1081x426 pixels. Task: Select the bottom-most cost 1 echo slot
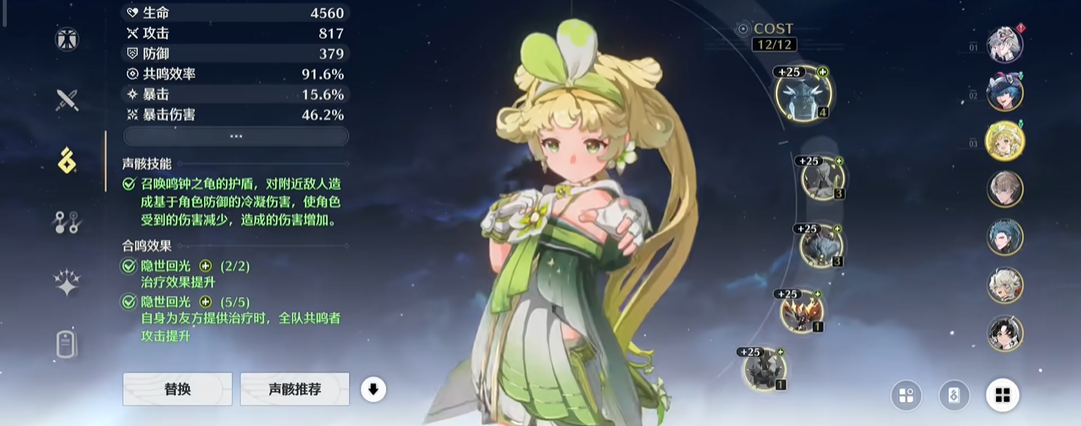[764, 368]
